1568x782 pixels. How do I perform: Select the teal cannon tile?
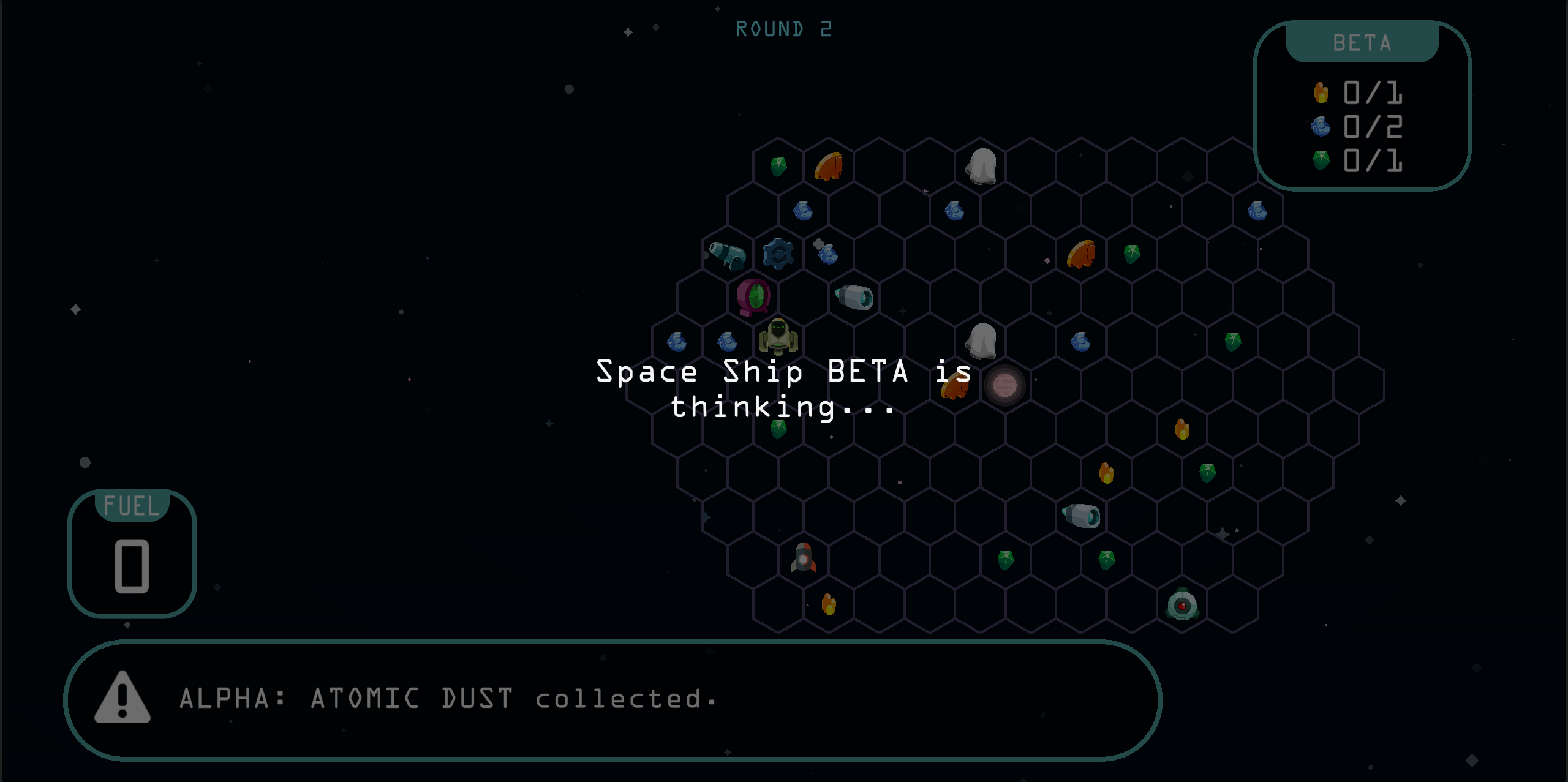728,255
